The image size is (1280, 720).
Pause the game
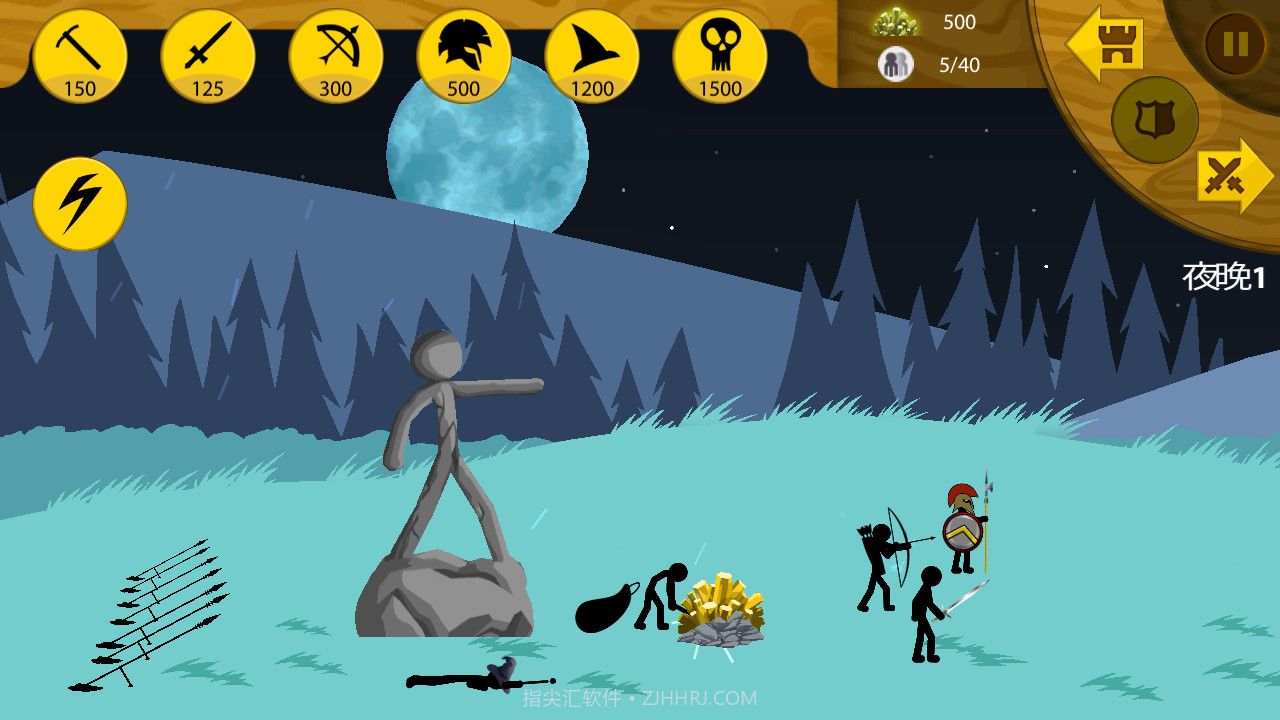click(x=1235, y=44)
